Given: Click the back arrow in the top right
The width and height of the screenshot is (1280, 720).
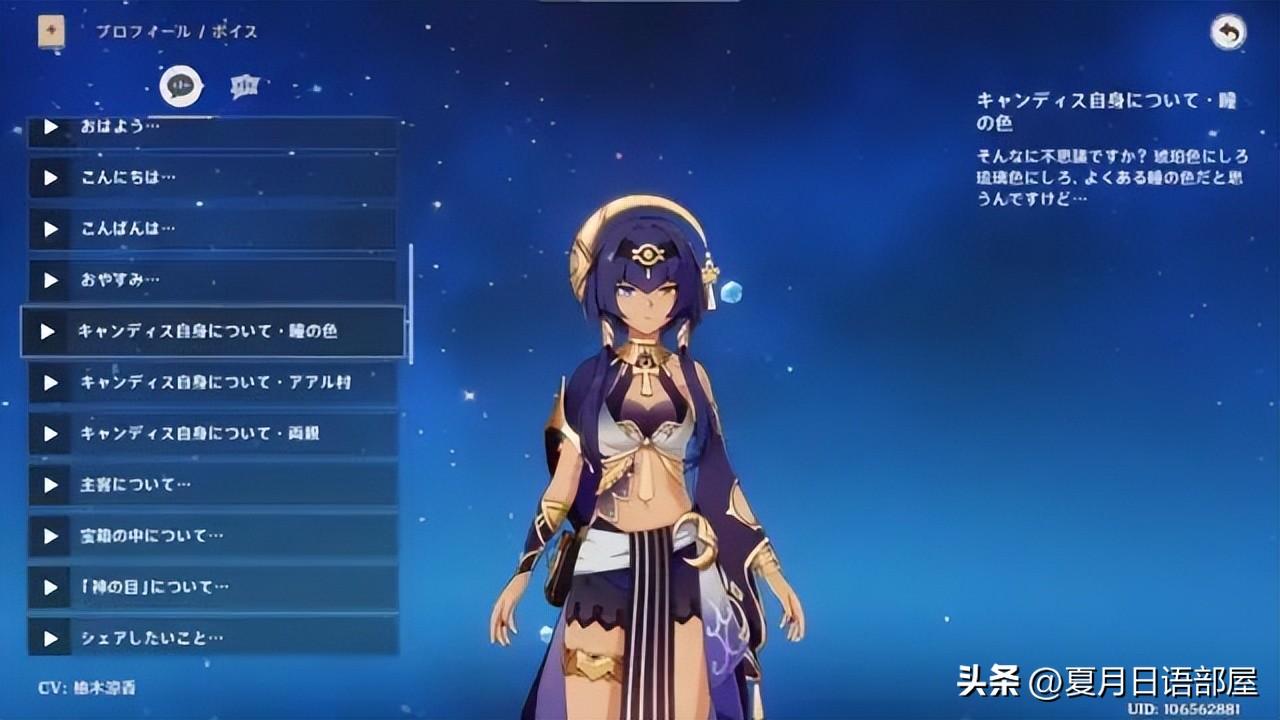Looking at the screenshot, I should 1228,33.
